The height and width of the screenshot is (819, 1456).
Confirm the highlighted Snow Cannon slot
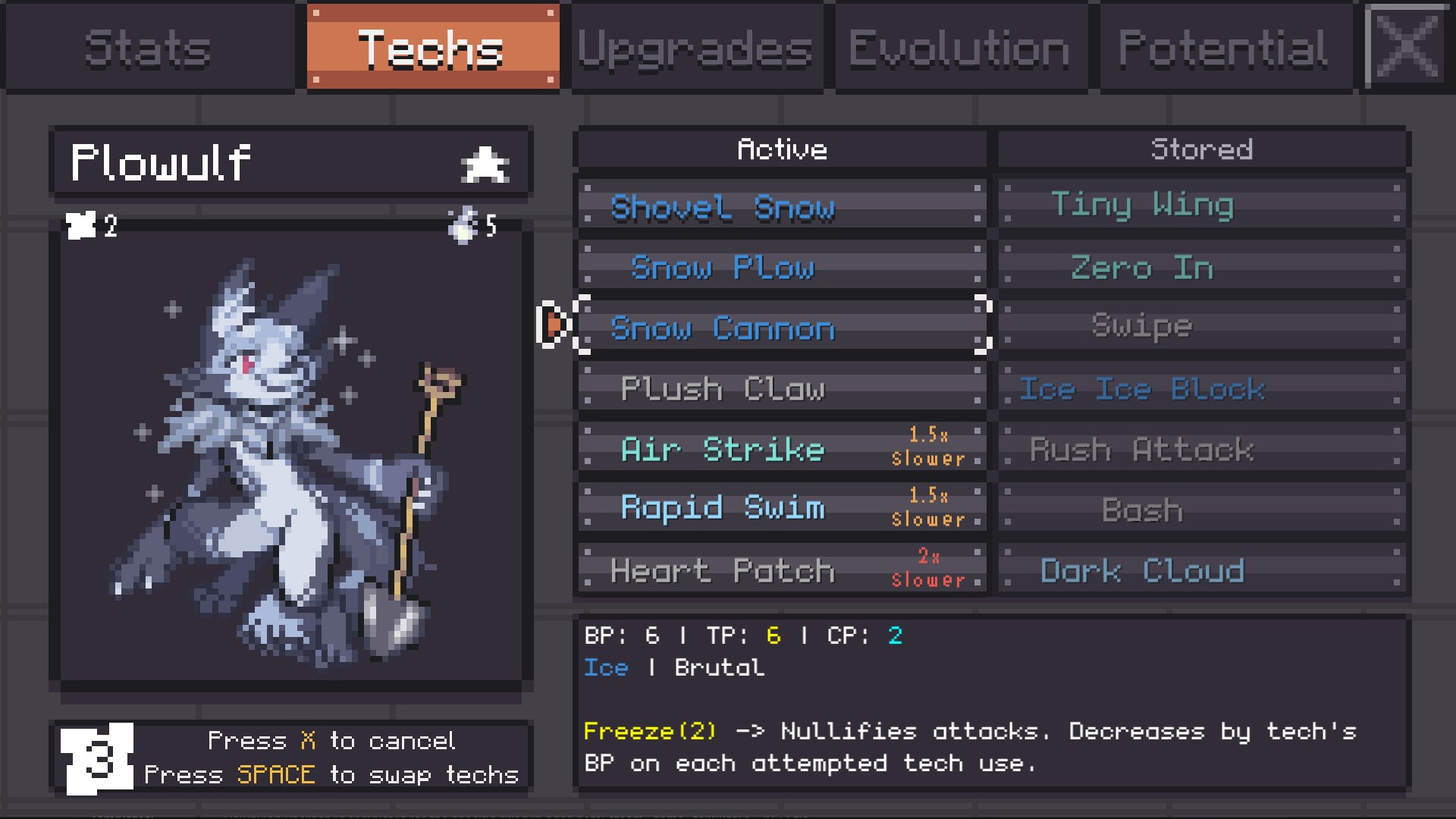pos(781,328)
